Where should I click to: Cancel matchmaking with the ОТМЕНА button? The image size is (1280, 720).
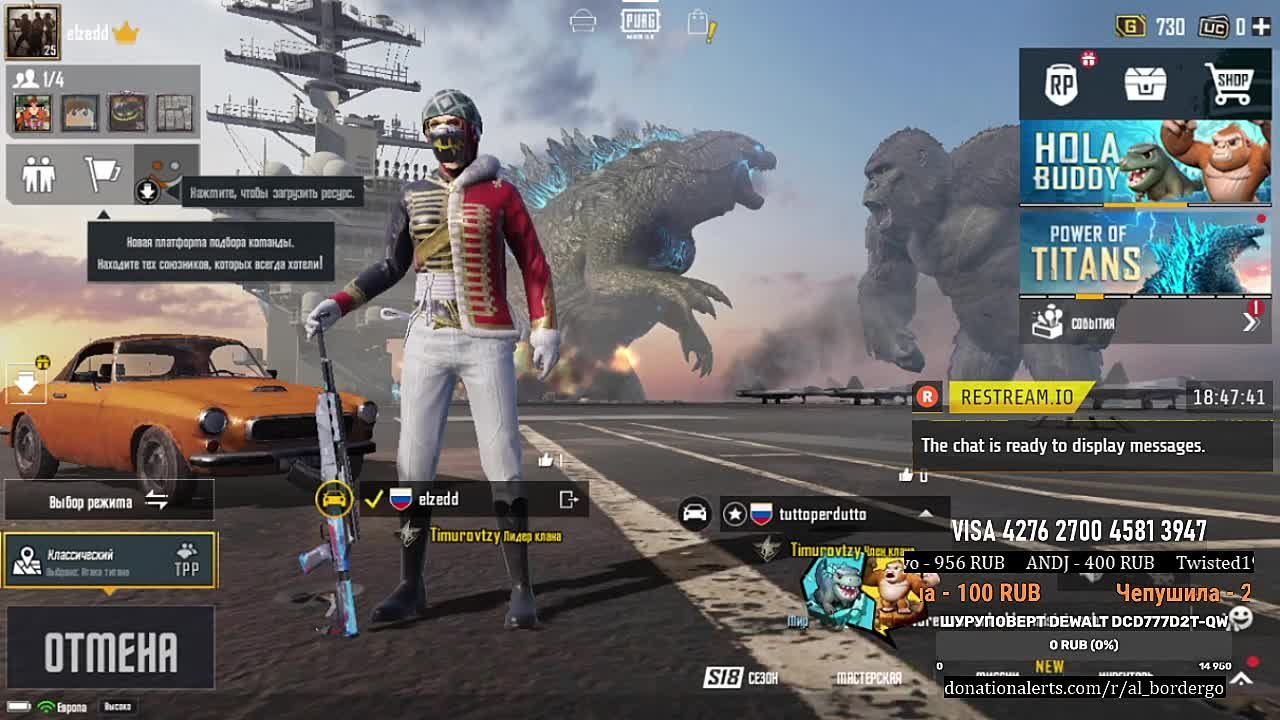point(110,650)
